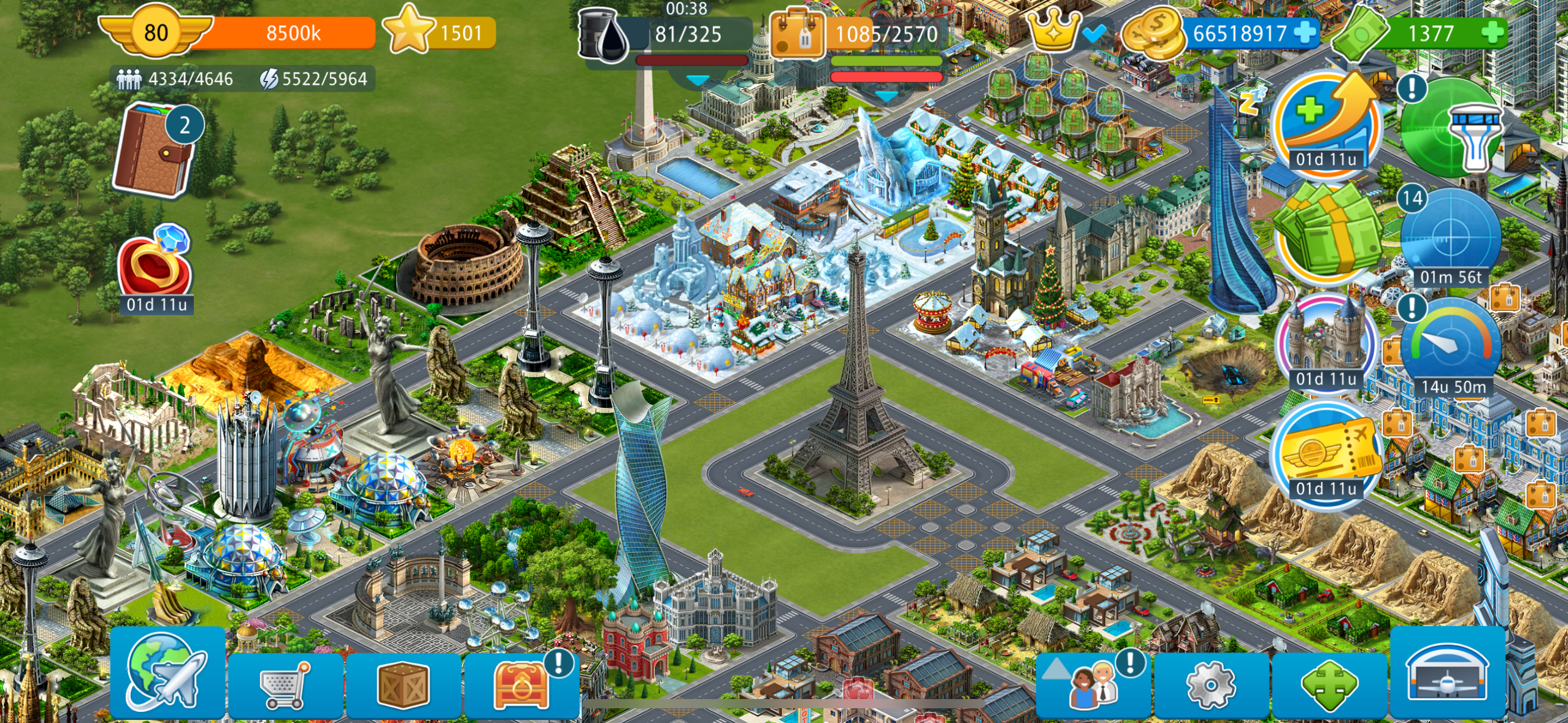This screenshot has height=723, width=1568.
Task: Open the brown leather wallet with badge 2
Action: pos(155,150)
